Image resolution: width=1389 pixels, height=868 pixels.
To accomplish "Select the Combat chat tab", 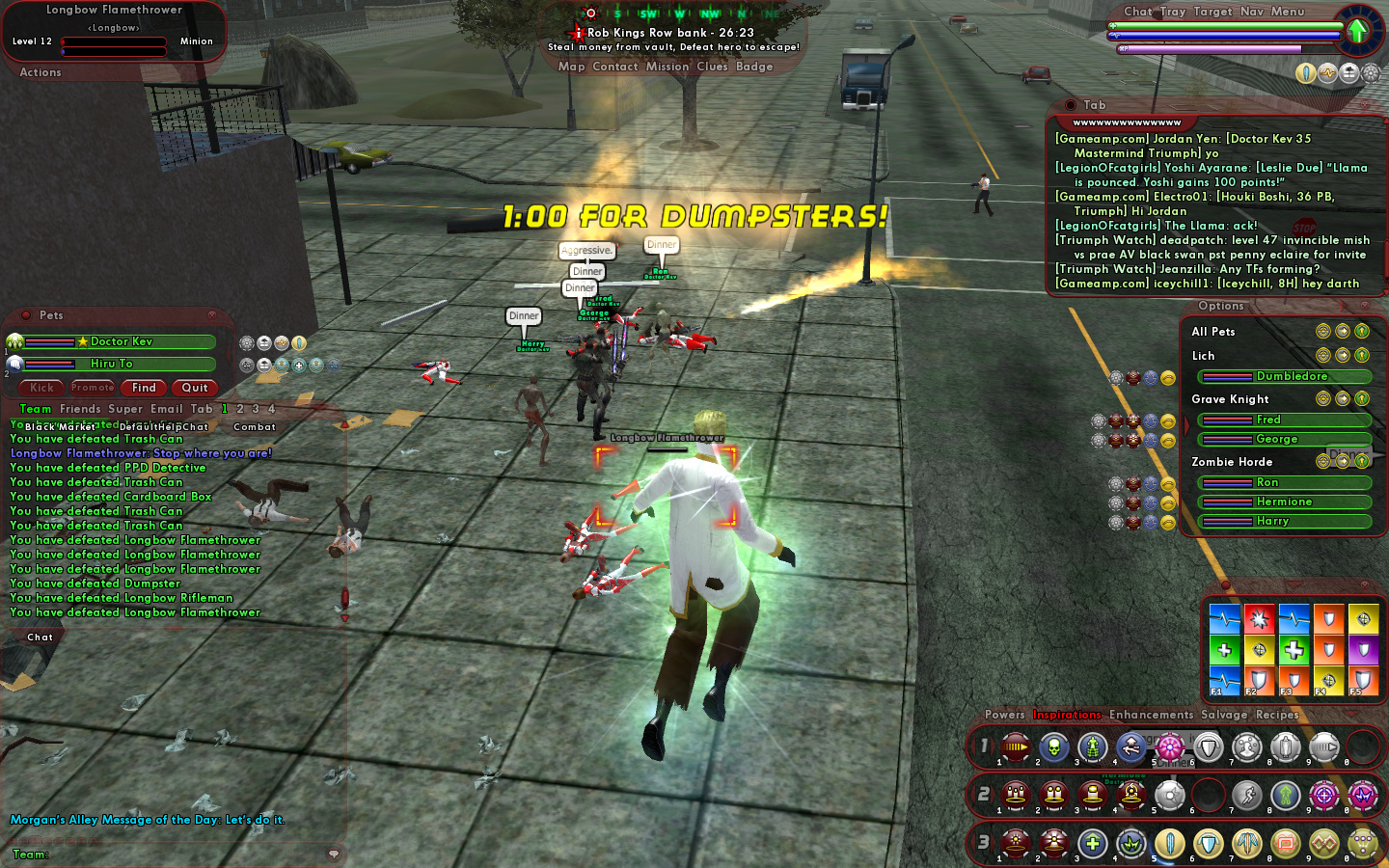I will point(254,426).
